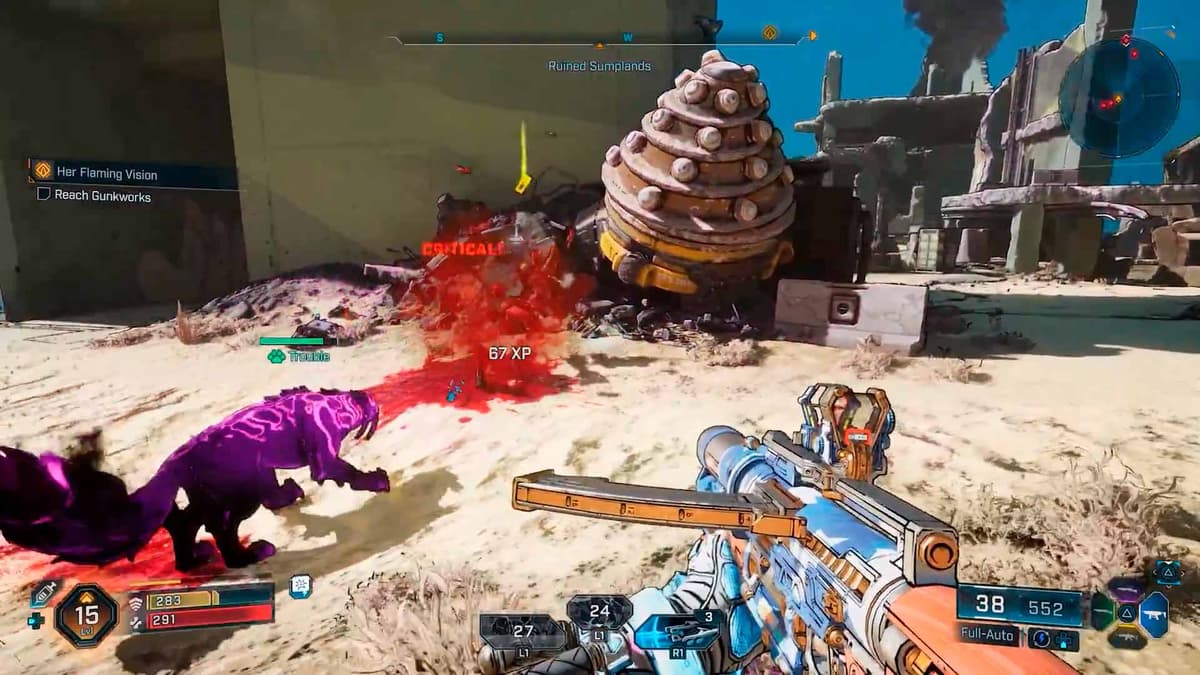
Task: Switch to the green weapon slot
Action: pos(1103,613)
